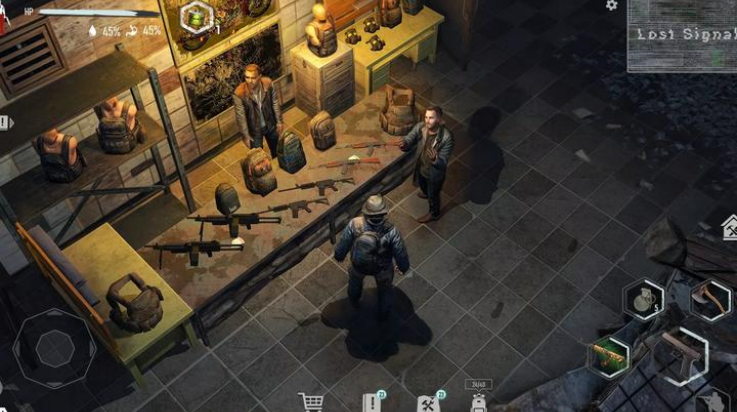Image resolution: width=737 pixels, height=412 pixels.
Task: Open the backpack inventory
Action: tap(478, 403)
